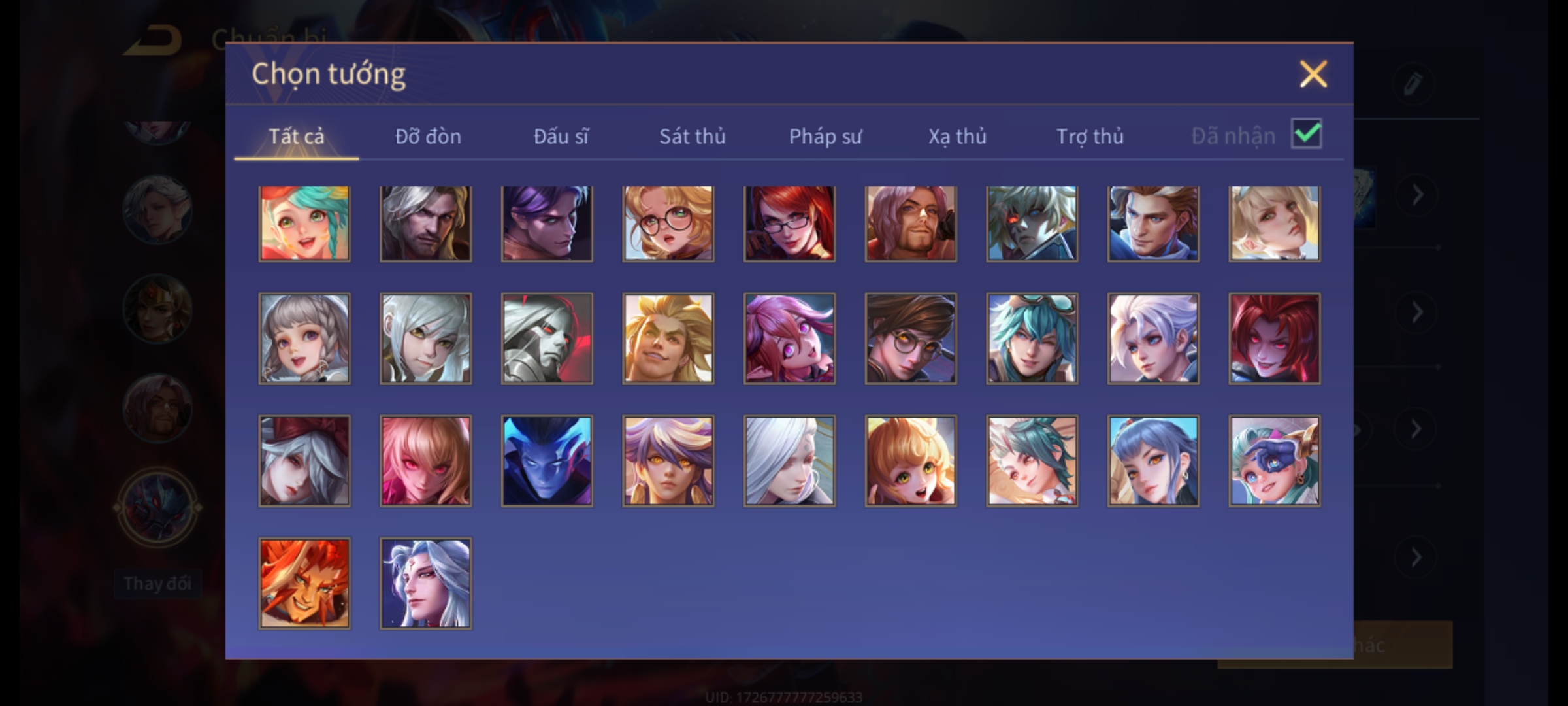1568x706 pixels.
Task: Pick the orange-maned grinning beast hero
Action: pos(304,583)
